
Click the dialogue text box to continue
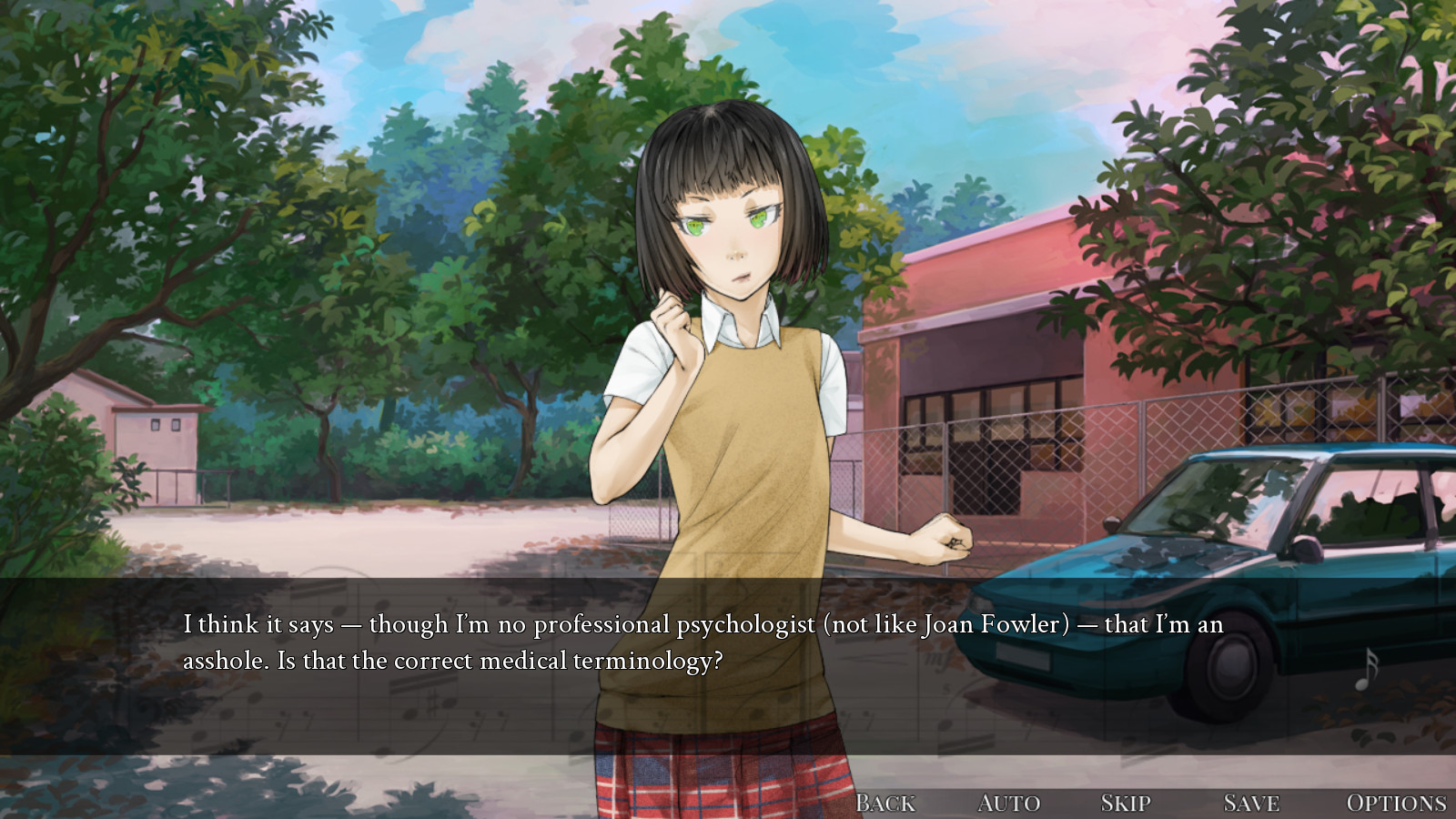(703, 666)
